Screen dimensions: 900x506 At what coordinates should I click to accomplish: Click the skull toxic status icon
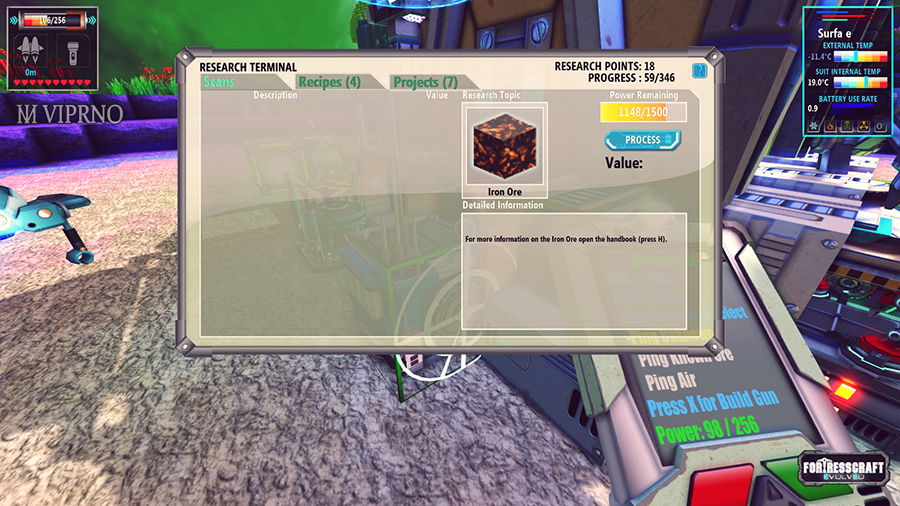click(847, 127)
